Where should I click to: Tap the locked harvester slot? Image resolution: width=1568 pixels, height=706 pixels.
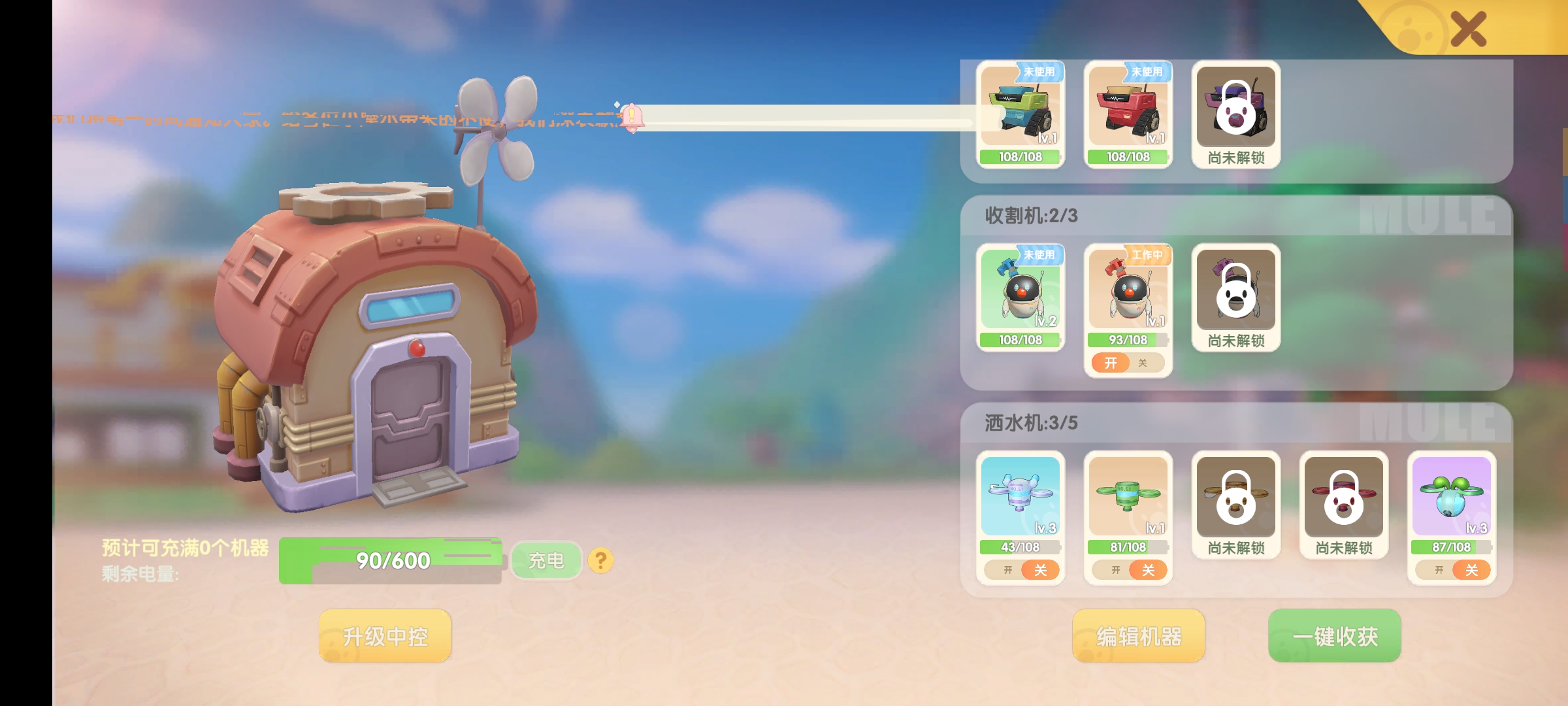coord(1235,297)
